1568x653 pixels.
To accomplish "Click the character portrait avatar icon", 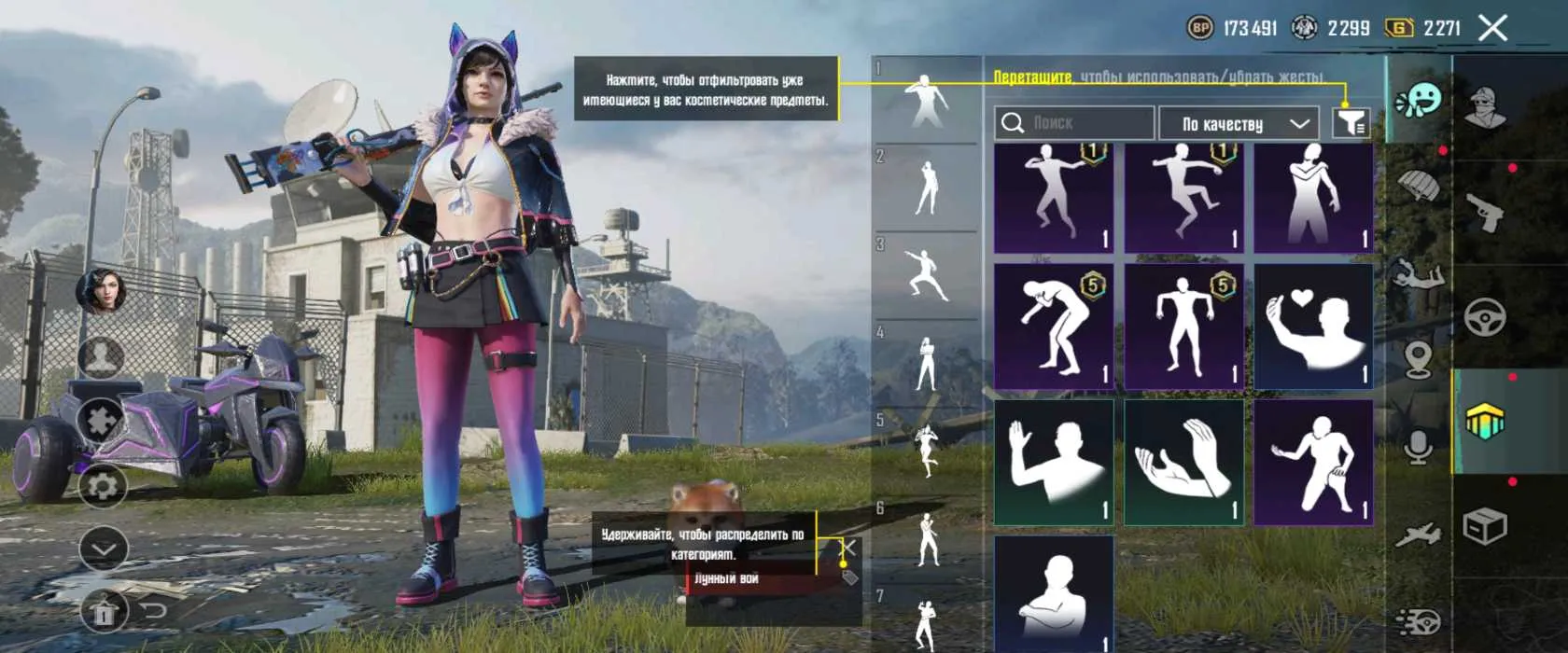I will [102, 291].
